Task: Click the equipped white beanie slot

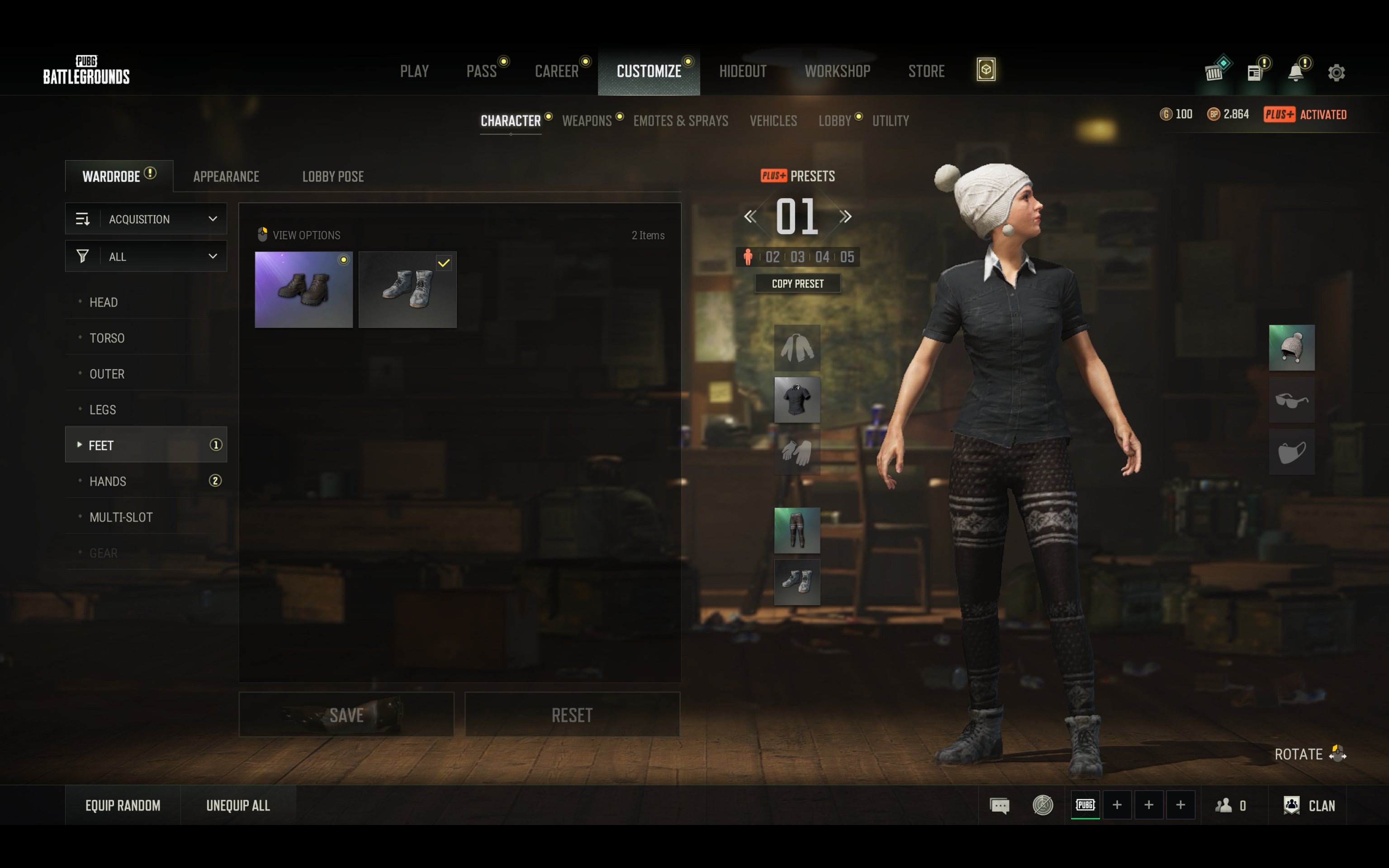Action: pos(1291,348)
